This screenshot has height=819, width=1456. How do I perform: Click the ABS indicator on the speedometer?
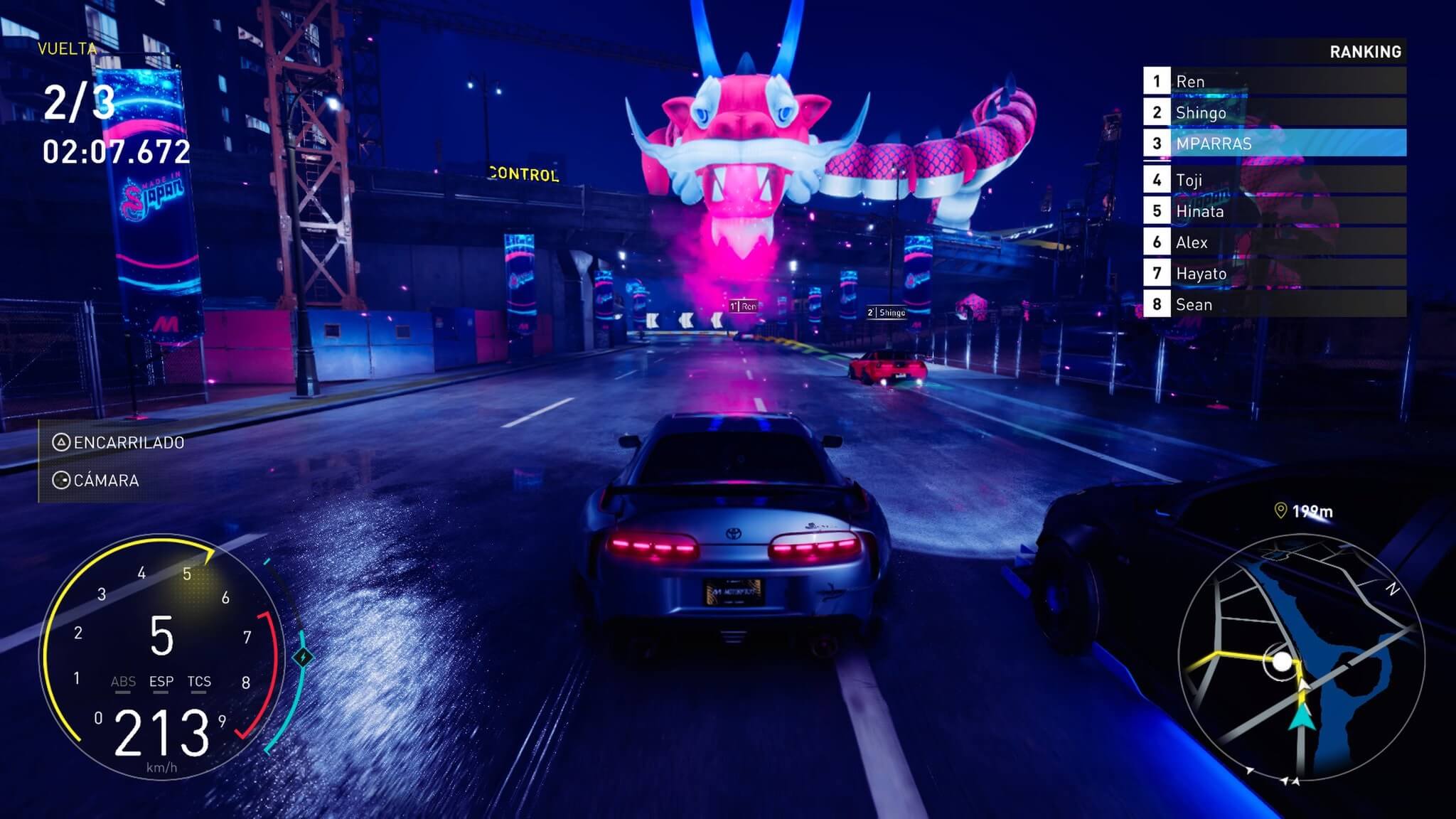pos(123,682)
